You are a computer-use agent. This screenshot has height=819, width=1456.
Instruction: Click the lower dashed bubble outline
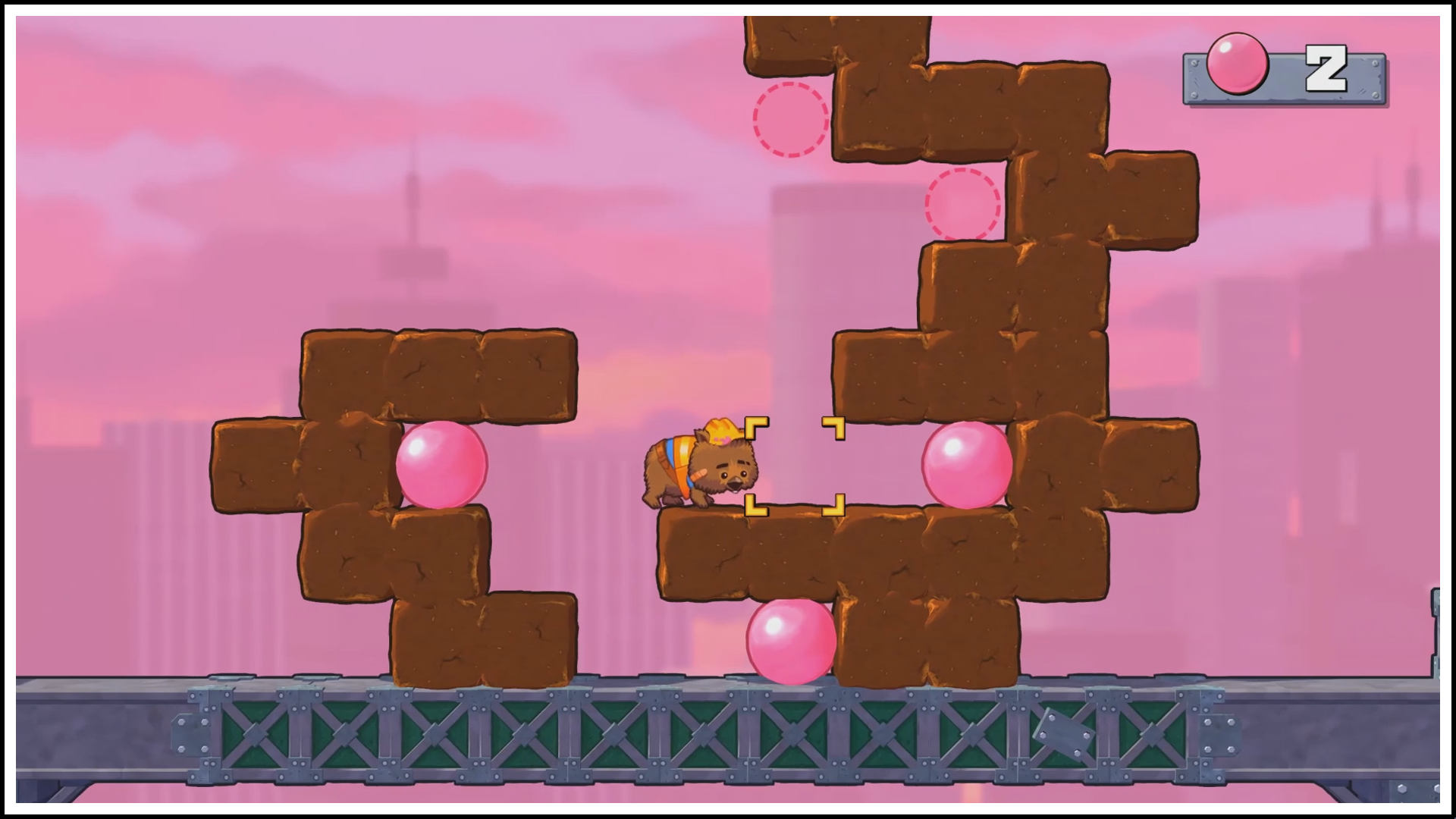[x=963, y=205]
